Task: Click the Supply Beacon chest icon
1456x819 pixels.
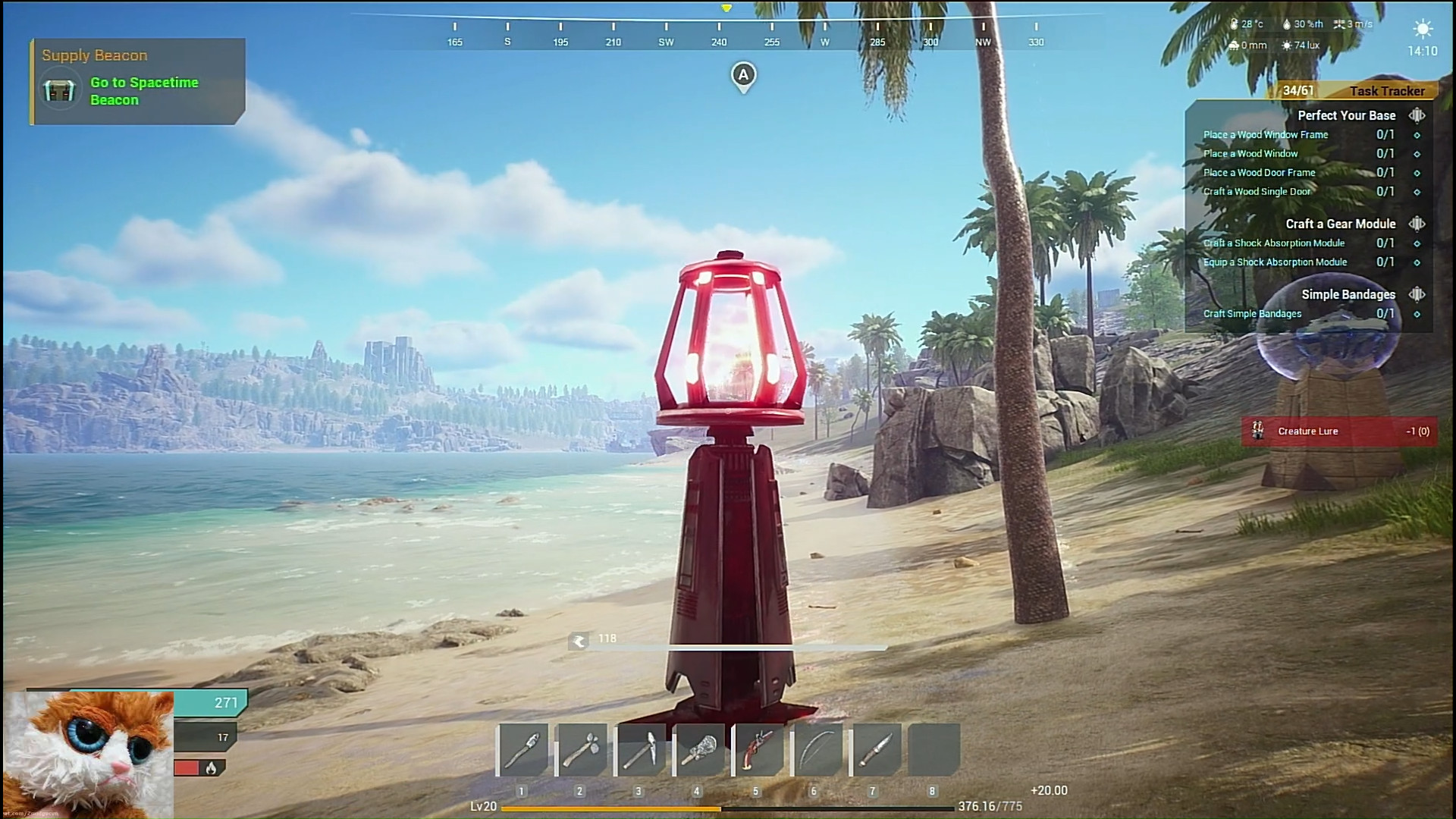Action: click(59, 91)
